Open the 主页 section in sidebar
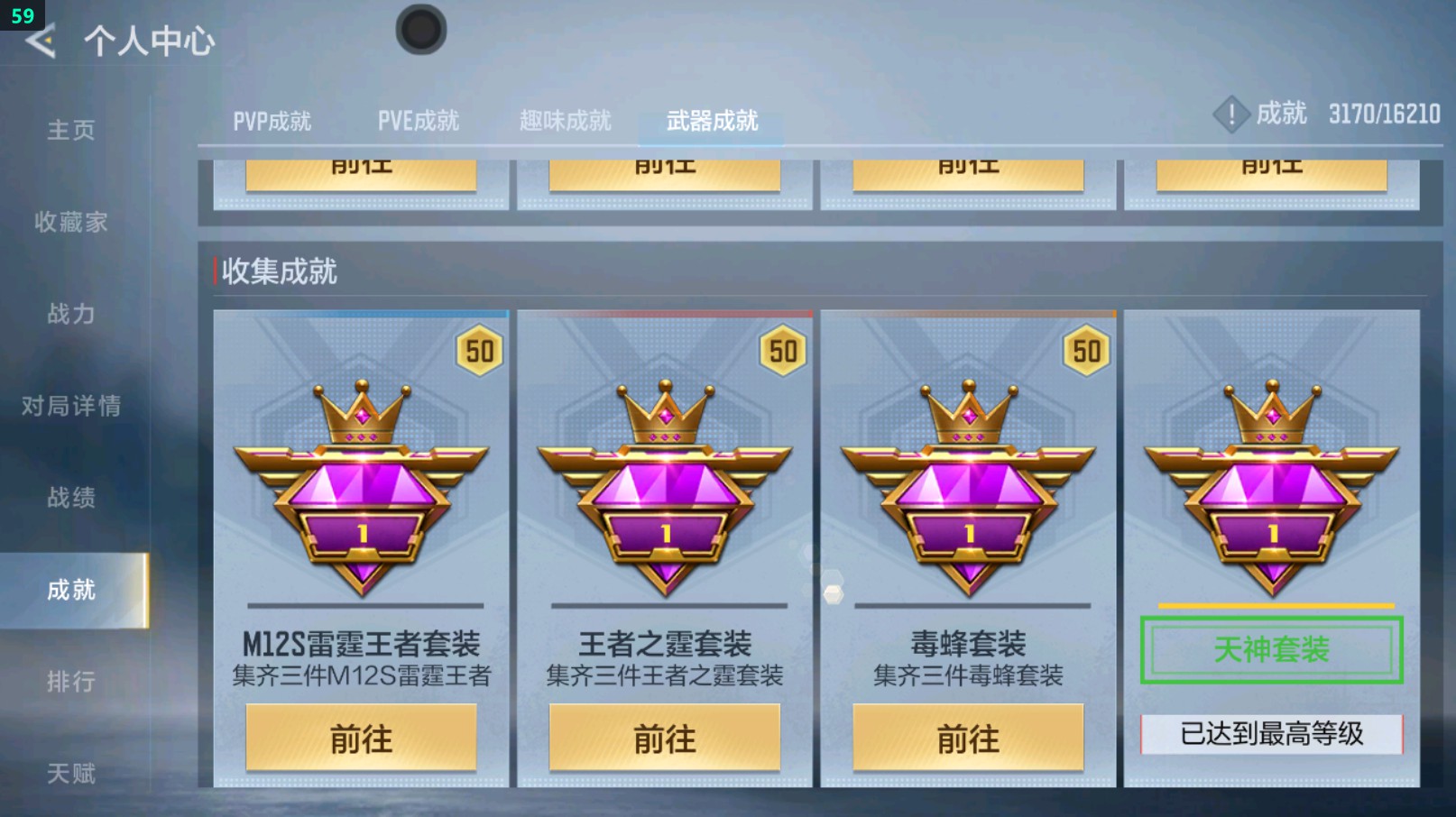1456x817 pixels. click(x=69, y=131)
